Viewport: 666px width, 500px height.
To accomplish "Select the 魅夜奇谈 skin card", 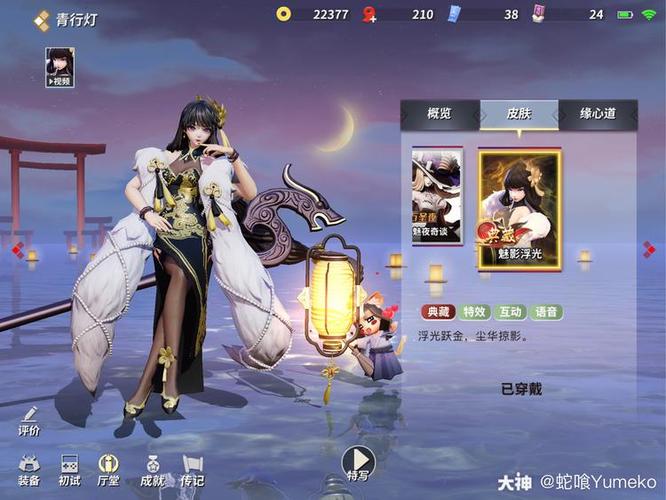I will click(x=437, y=197).
